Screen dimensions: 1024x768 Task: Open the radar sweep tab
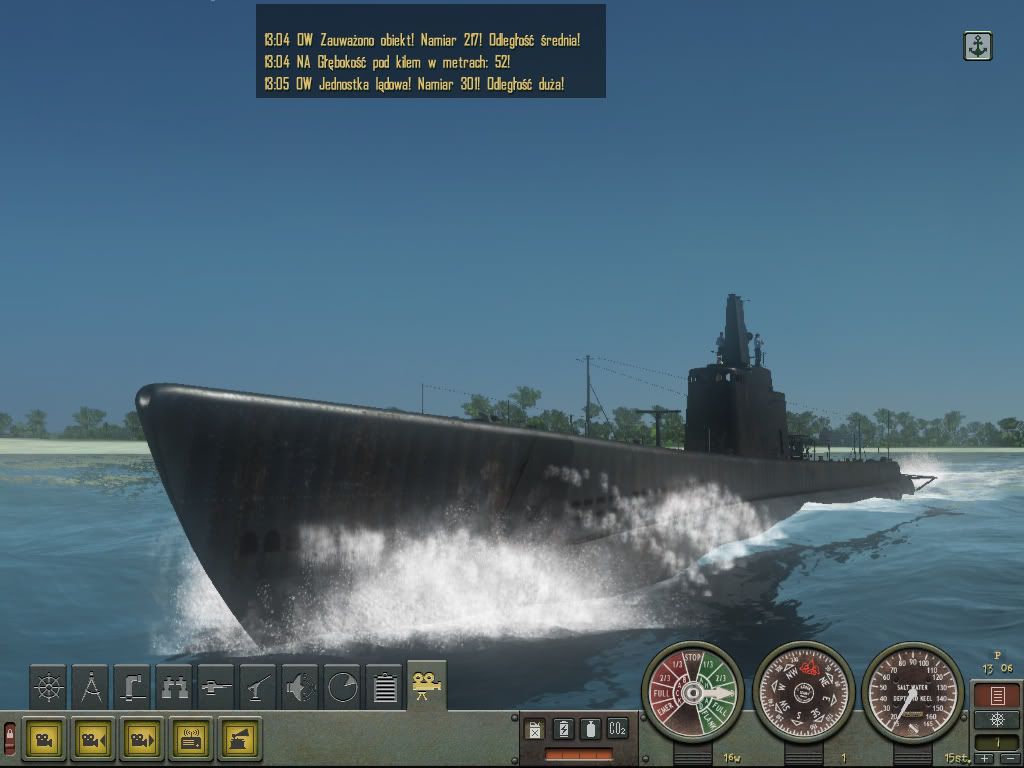342,686
